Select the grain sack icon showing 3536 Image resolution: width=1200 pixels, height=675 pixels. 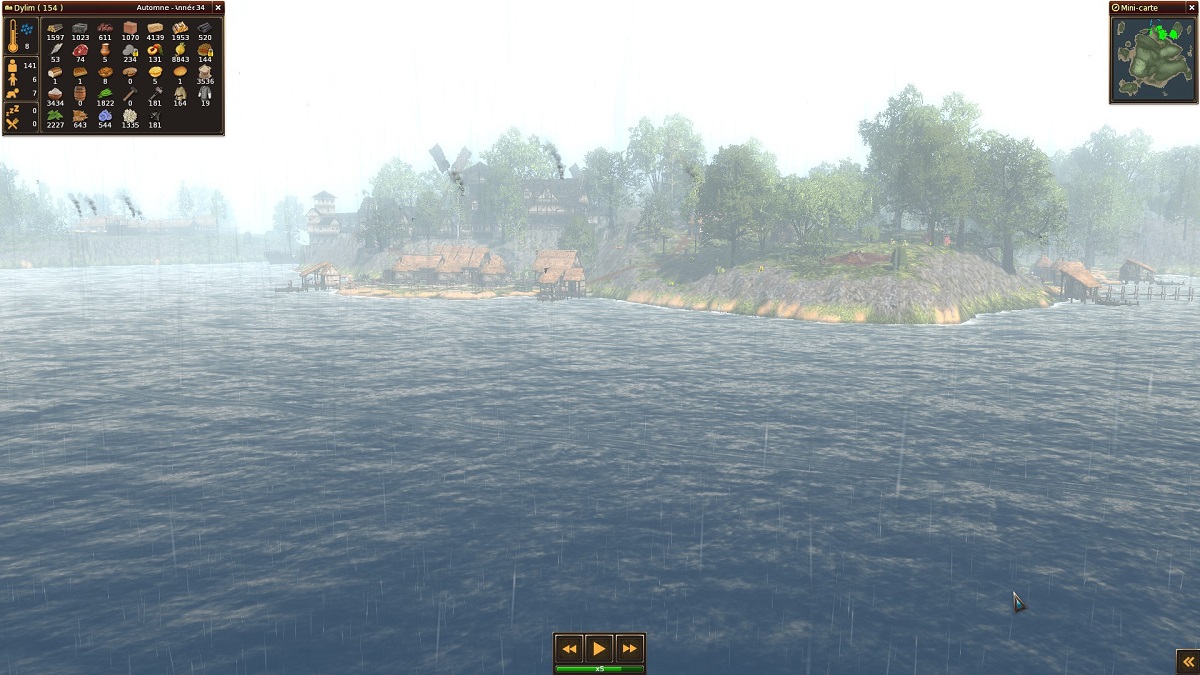205,72
